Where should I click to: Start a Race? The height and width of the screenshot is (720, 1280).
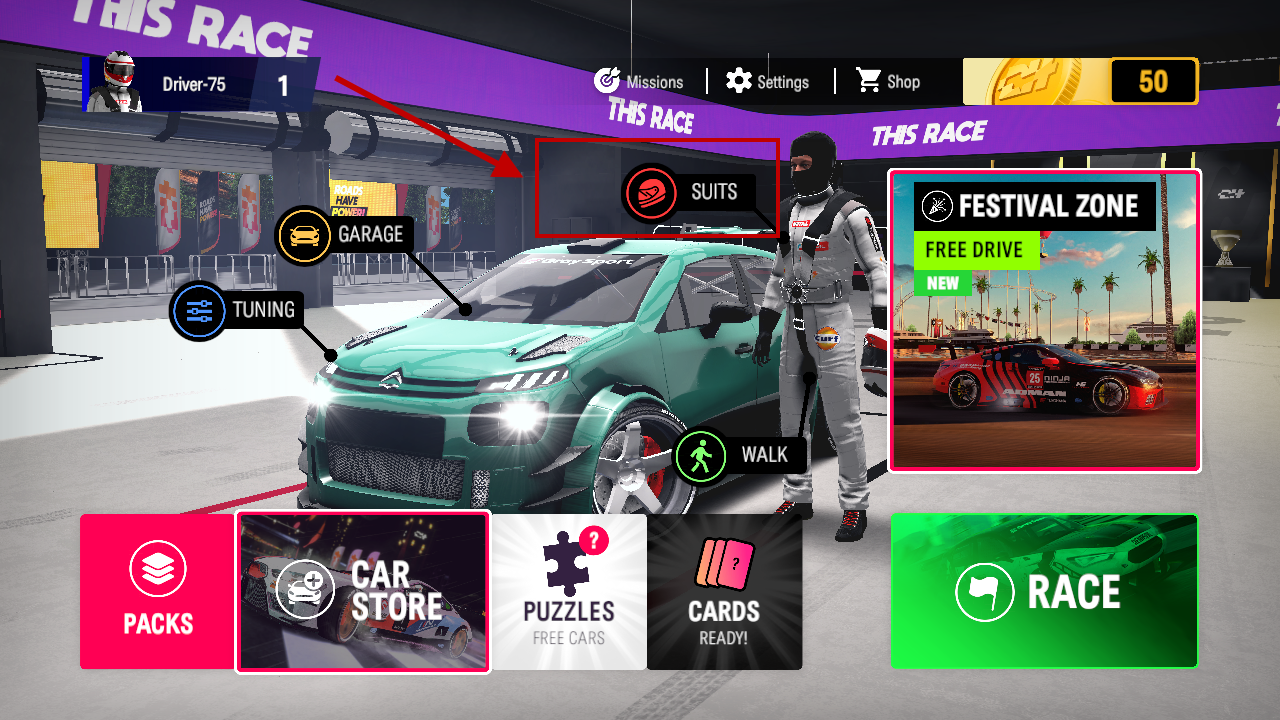click(x=1044, y=592)
